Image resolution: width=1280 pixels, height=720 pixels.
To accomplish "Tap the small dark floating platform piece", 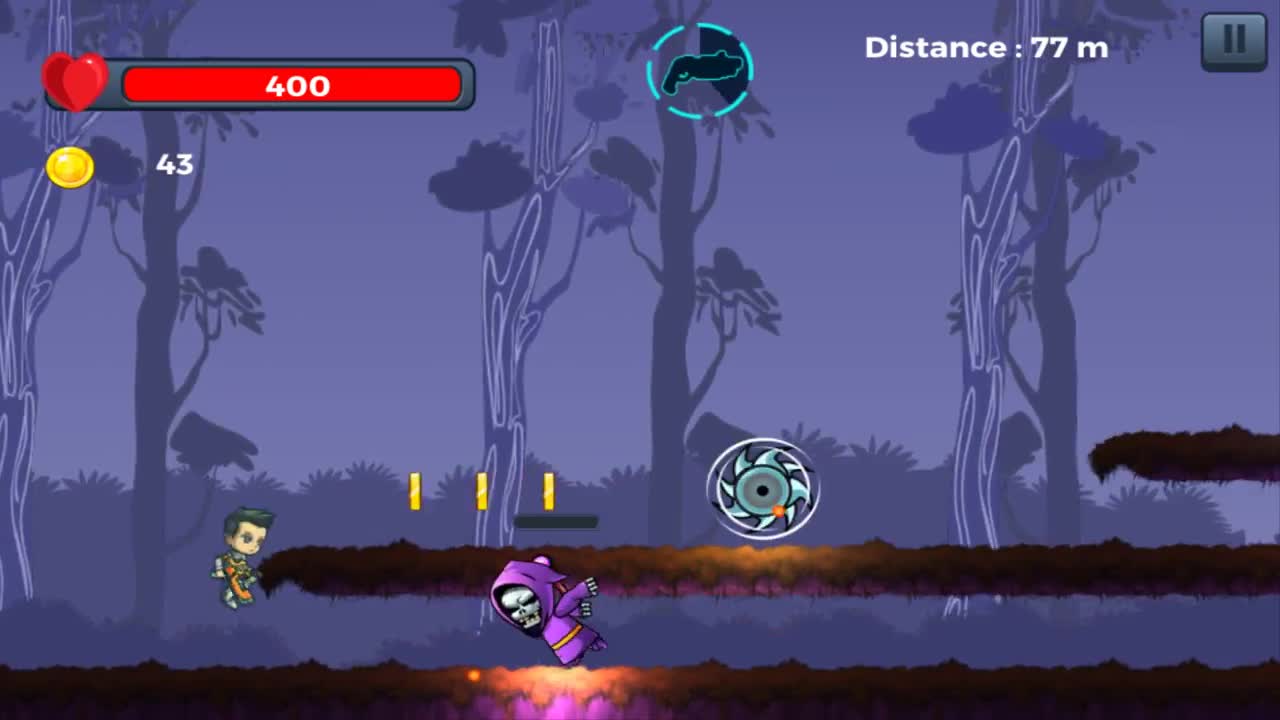I will [x=558, y=521].
